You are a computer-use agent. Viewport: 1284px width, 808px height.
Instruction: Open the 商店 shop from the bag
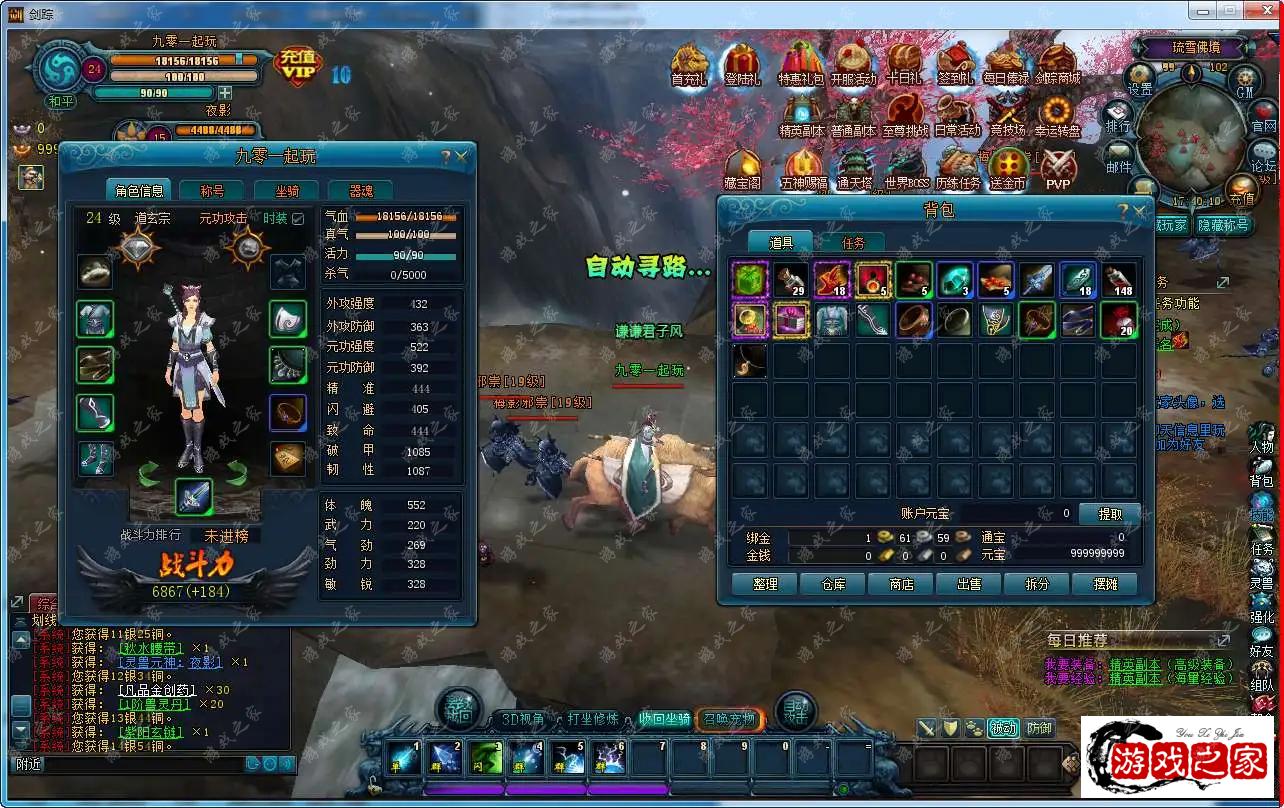coord(901,584)
